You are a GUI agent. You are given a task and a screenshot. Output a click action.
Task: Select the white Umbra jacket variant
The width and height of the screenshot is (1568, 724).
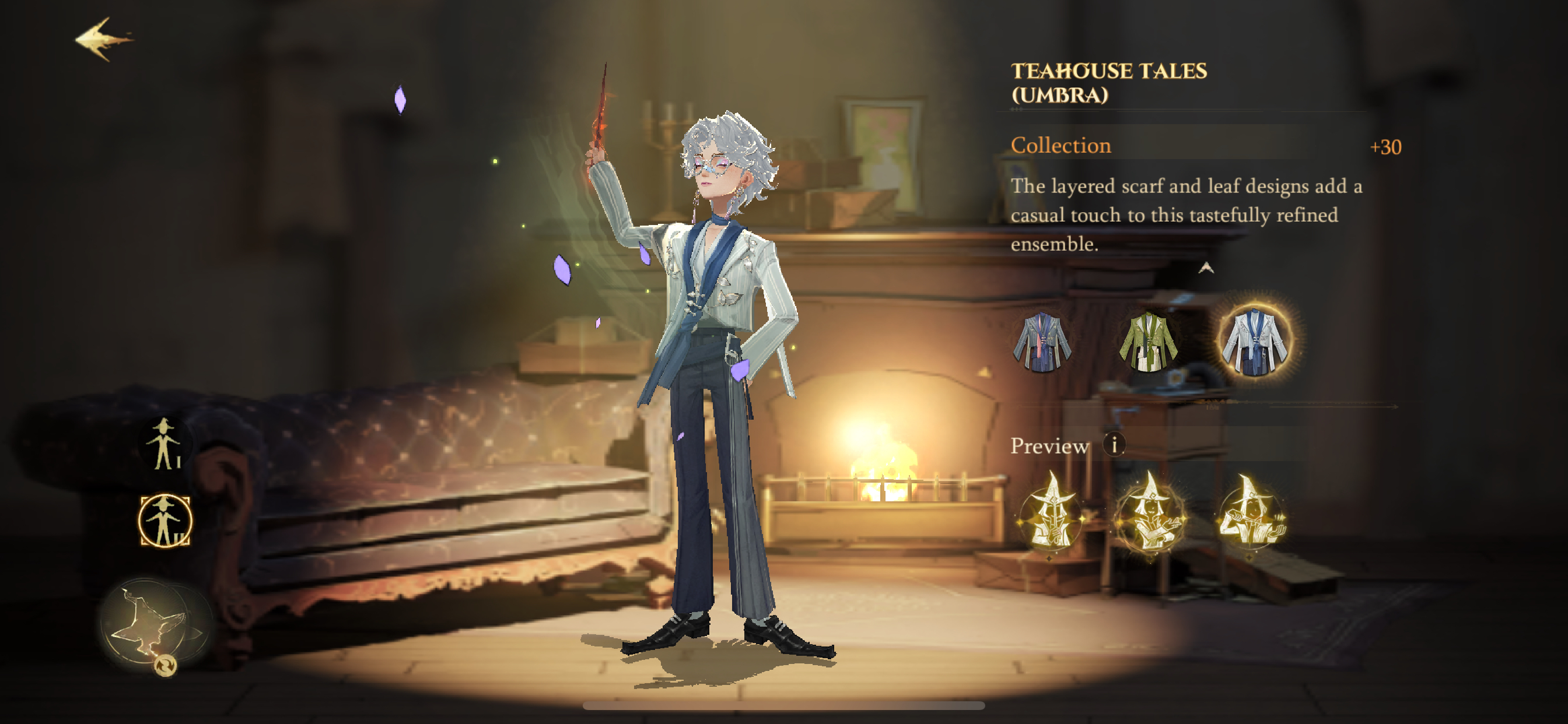[1254, 340]
